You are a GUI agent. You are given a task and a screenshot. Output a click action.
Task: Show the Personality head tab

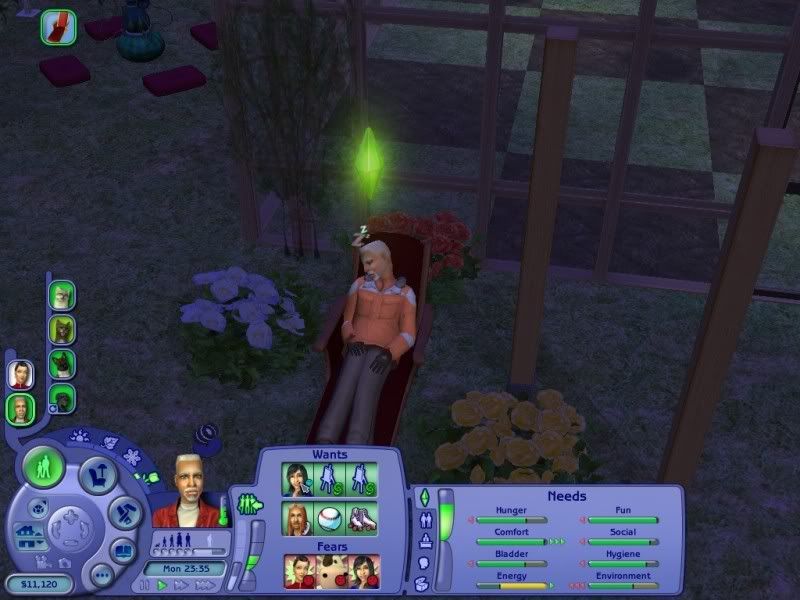(423, 563)
